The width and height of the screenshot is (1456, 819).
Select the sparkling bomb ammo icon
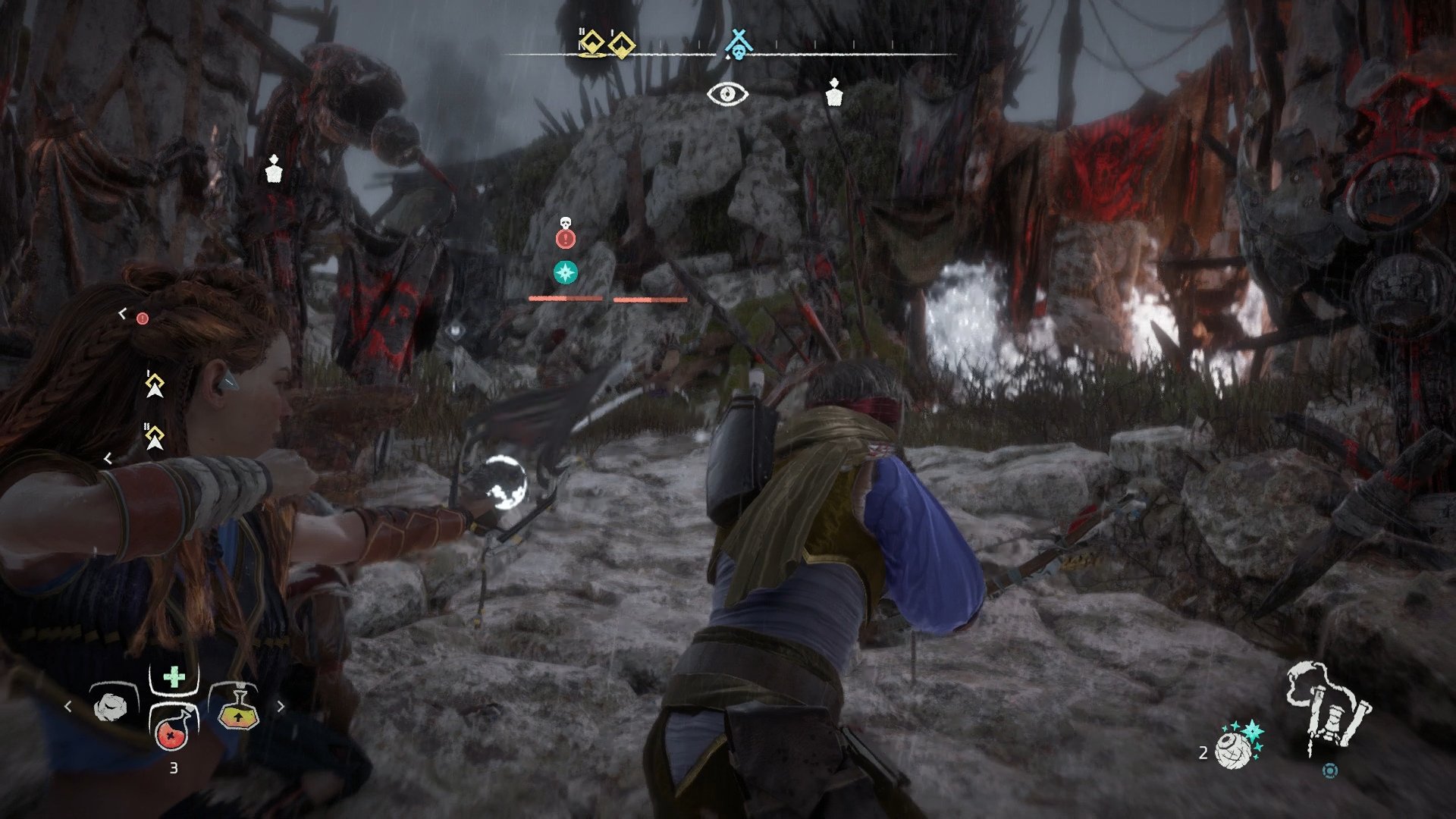point(1238,744)
